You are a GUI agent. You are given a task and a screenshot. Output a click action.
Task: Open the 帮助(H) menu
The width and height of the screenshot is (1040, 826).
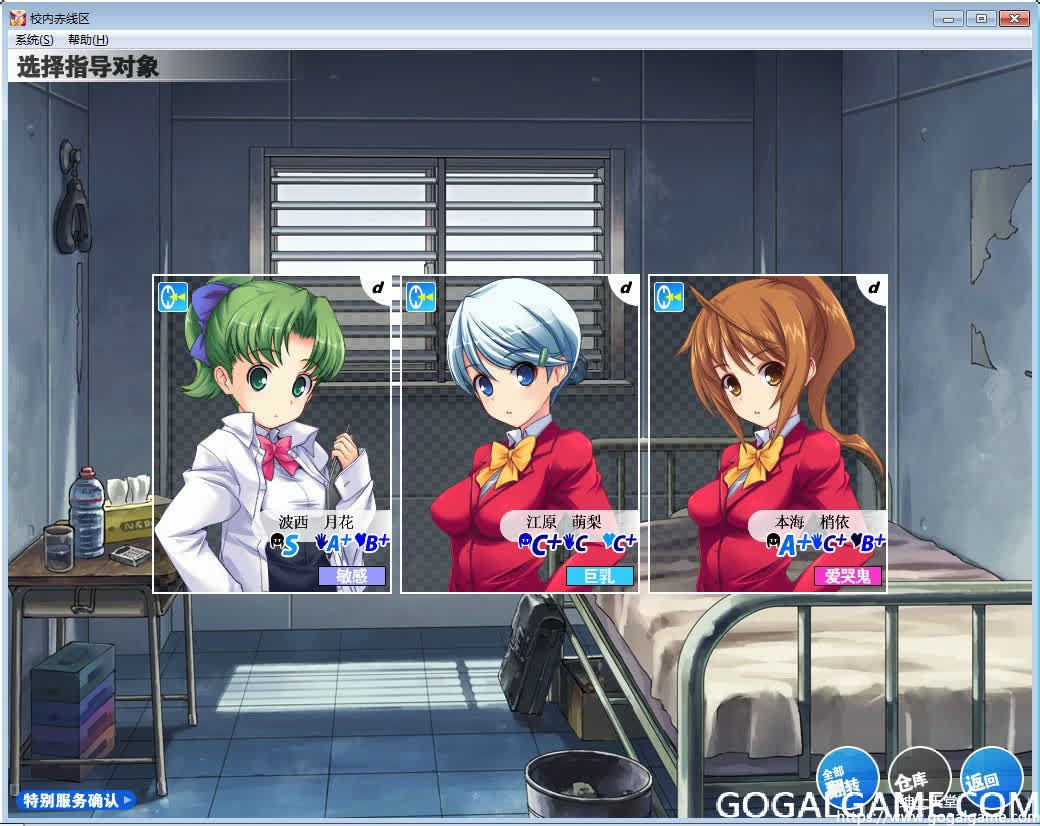(x=88, y=40)
